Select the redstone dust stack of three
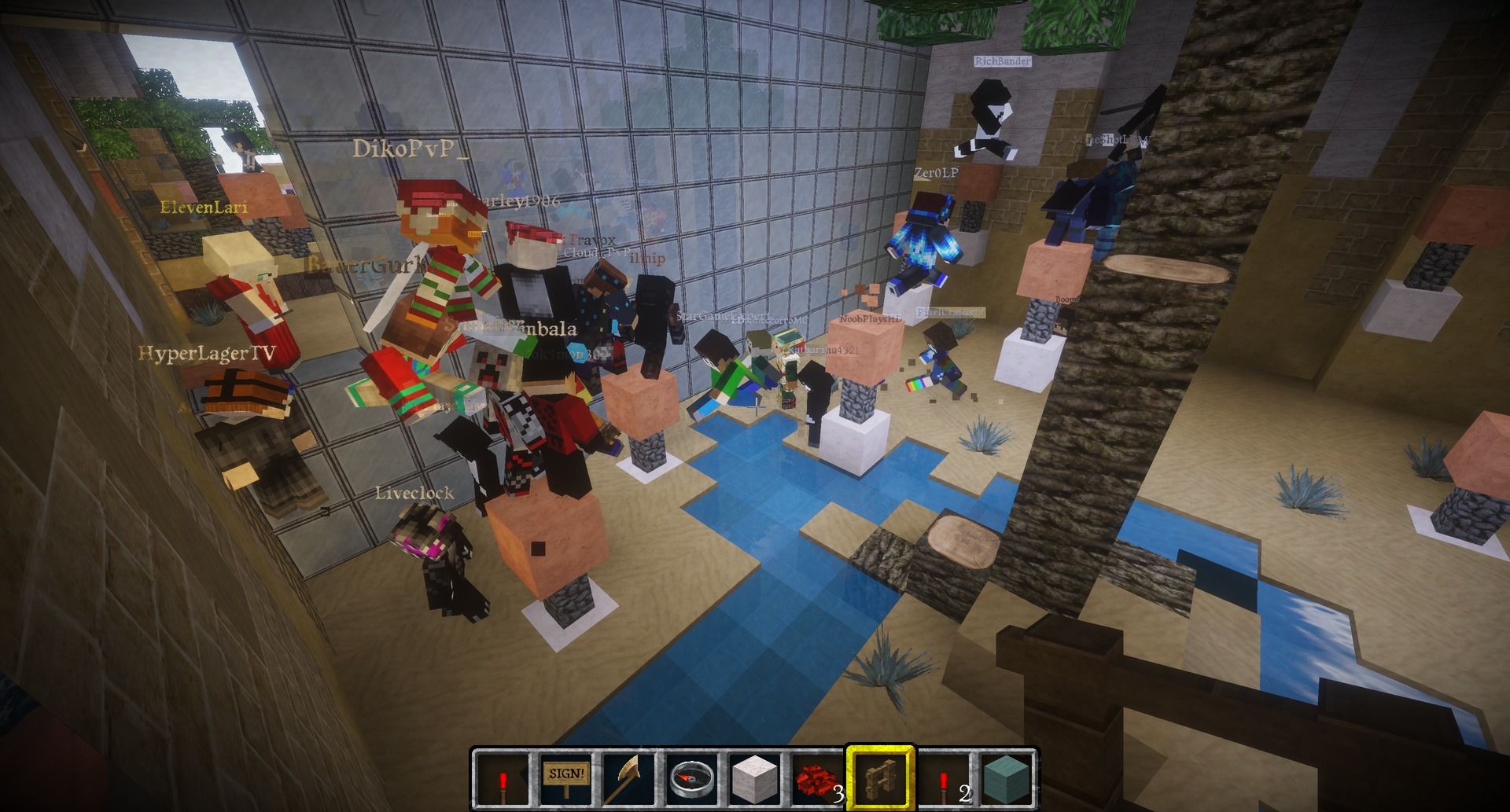This screenshot has height=812, width=1510. click(816, 778)
